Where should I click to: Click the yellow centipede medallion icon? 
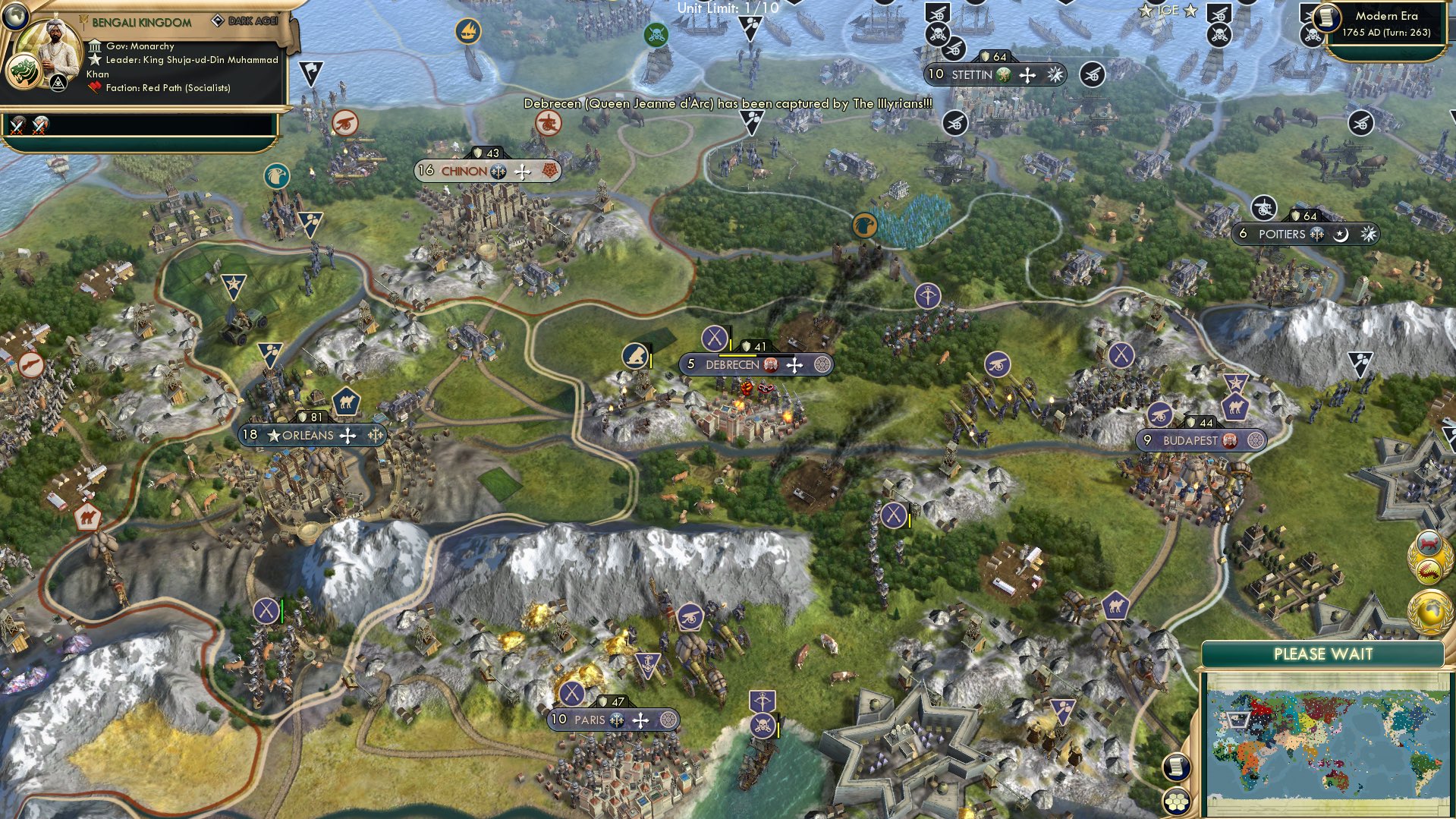tap(1429, 570)
